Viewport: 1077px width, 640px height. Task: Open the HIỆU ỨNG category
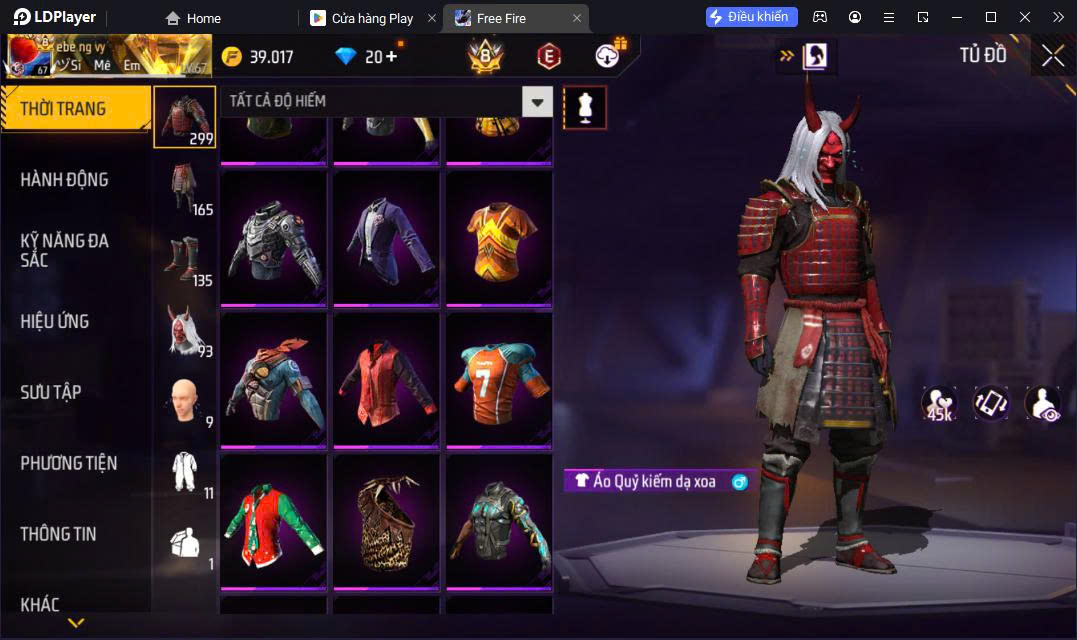[55, 321]
